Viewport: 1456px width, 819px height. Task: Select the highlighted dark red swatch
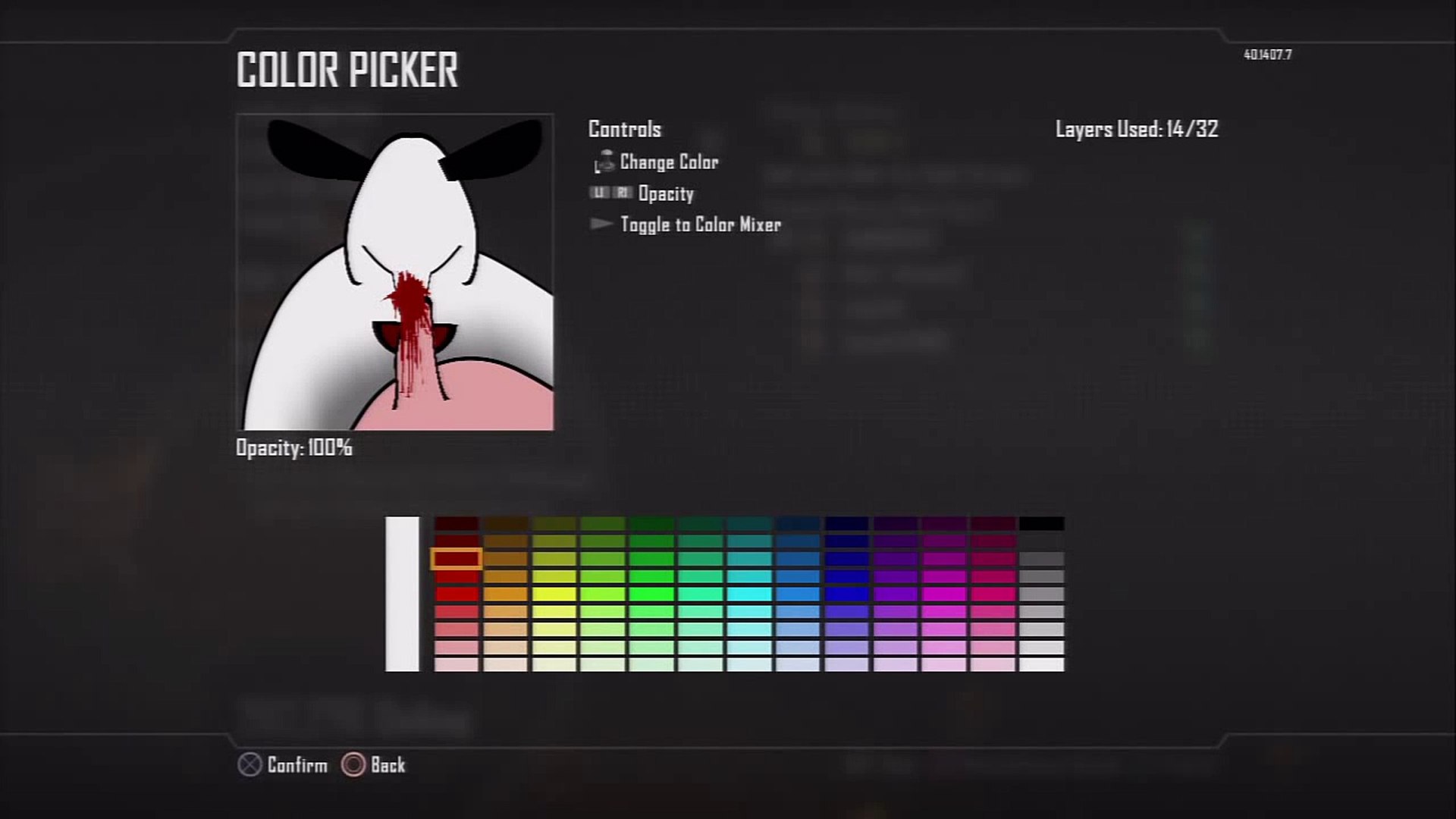pos(457,559)
